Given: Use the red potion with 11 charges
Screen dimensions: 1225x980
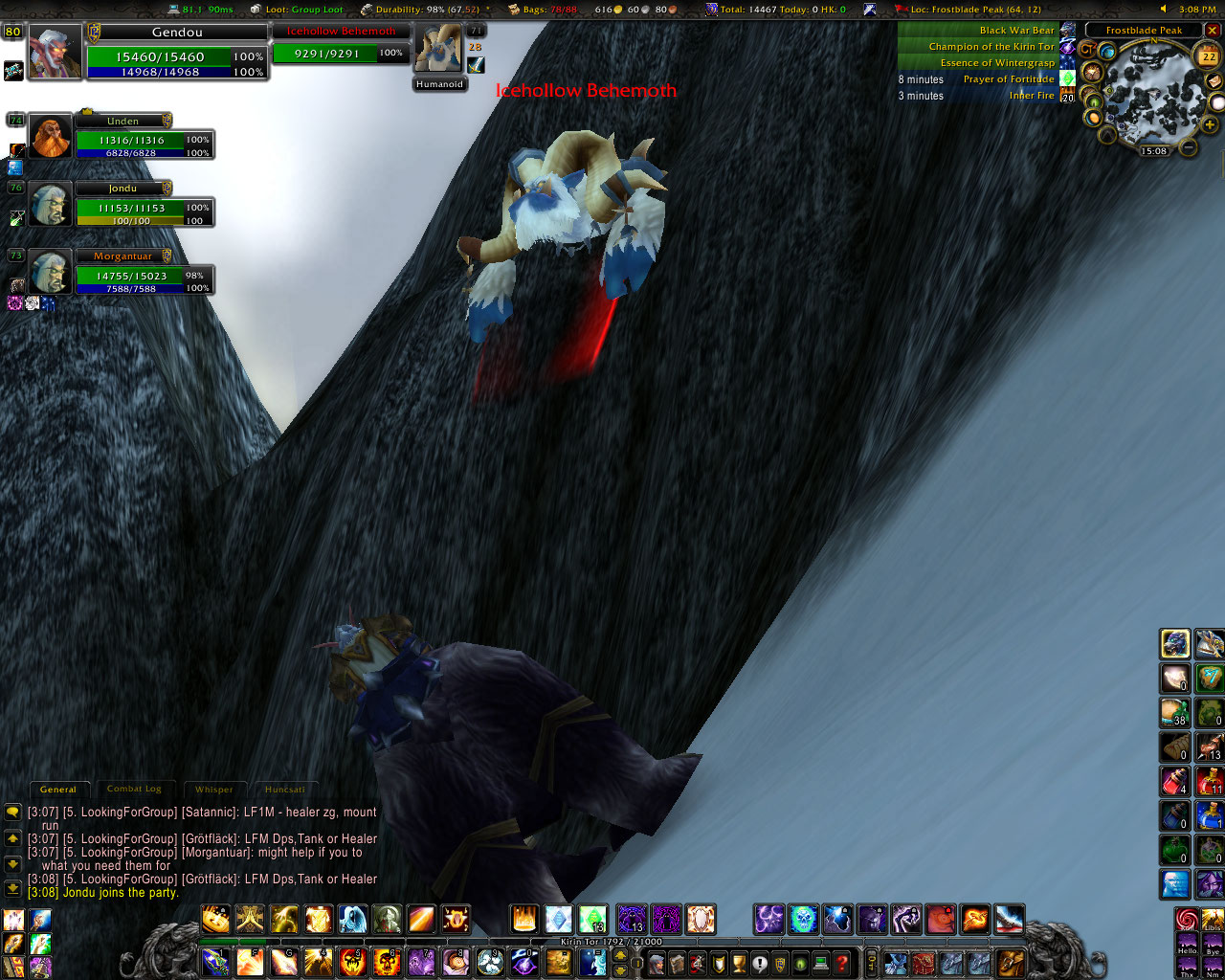Looking at the screenshot, I should [x=1210, y=781].
